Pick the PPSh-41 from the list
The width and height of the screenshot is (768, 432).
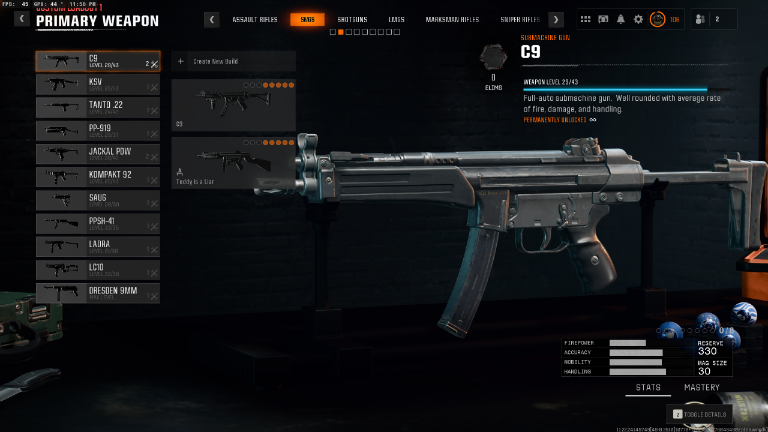pos(97,222)
